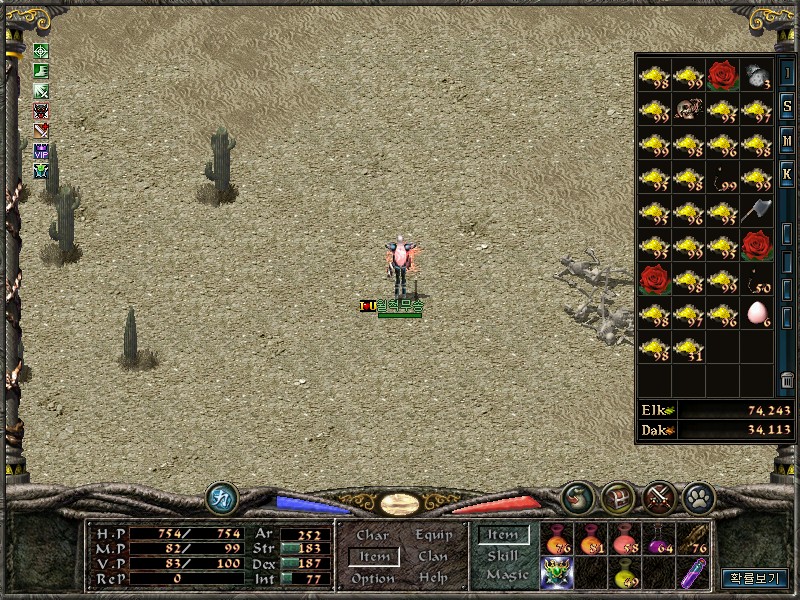
Task: Switch to the Magic quick-slot tab
Action: click(506, 575)
